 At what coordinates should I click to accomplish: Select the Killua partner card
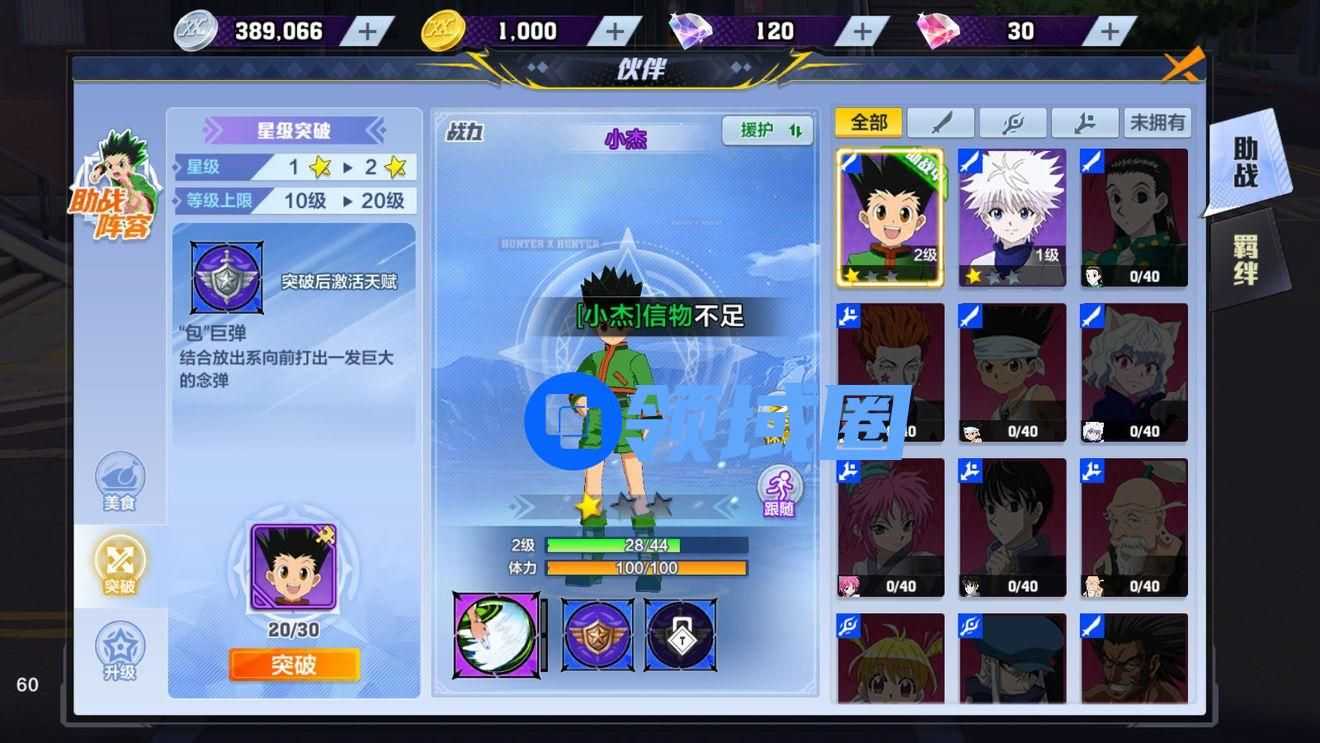click(x=1012, y=217)
